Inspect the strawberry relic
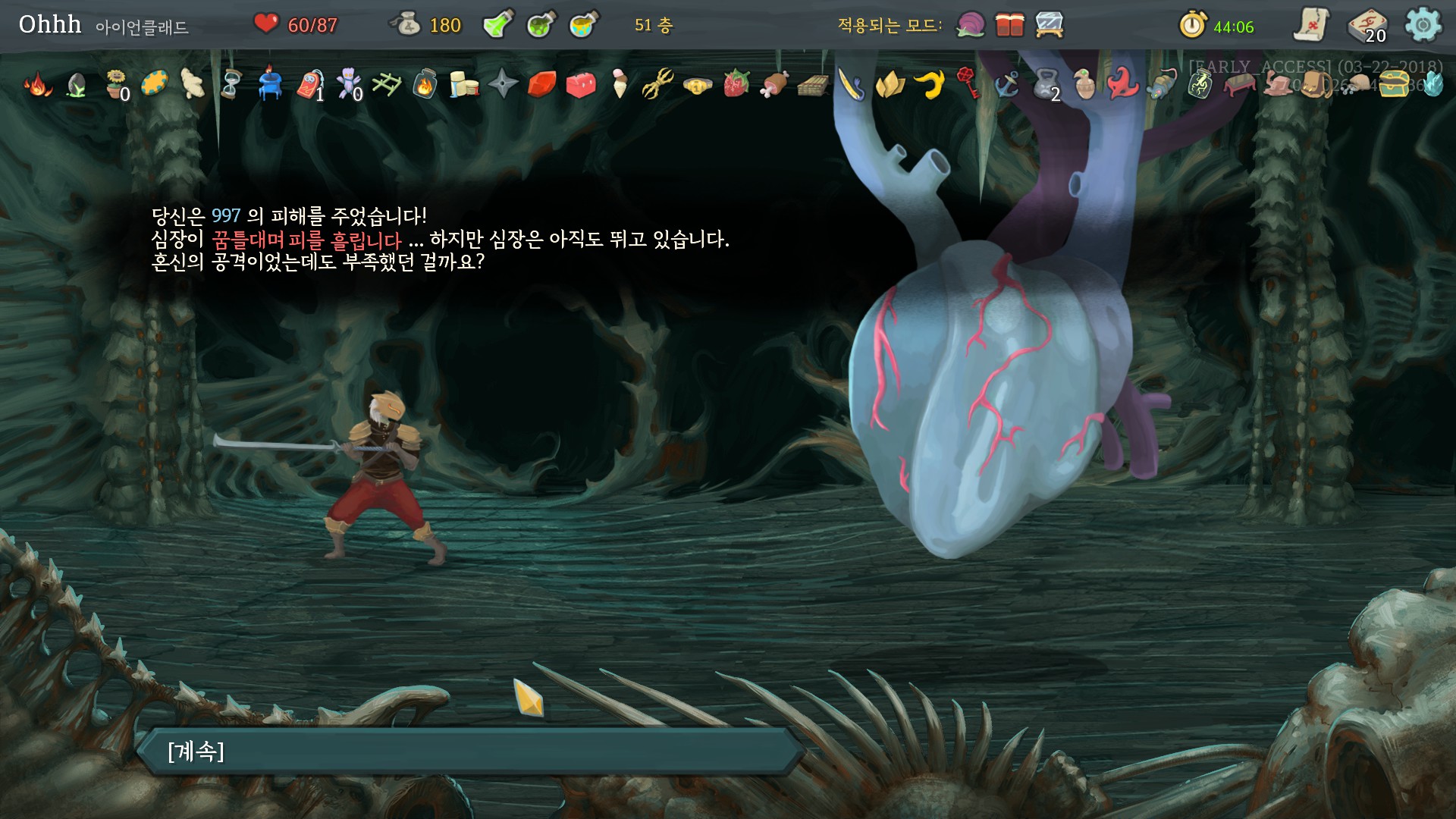 736,84
